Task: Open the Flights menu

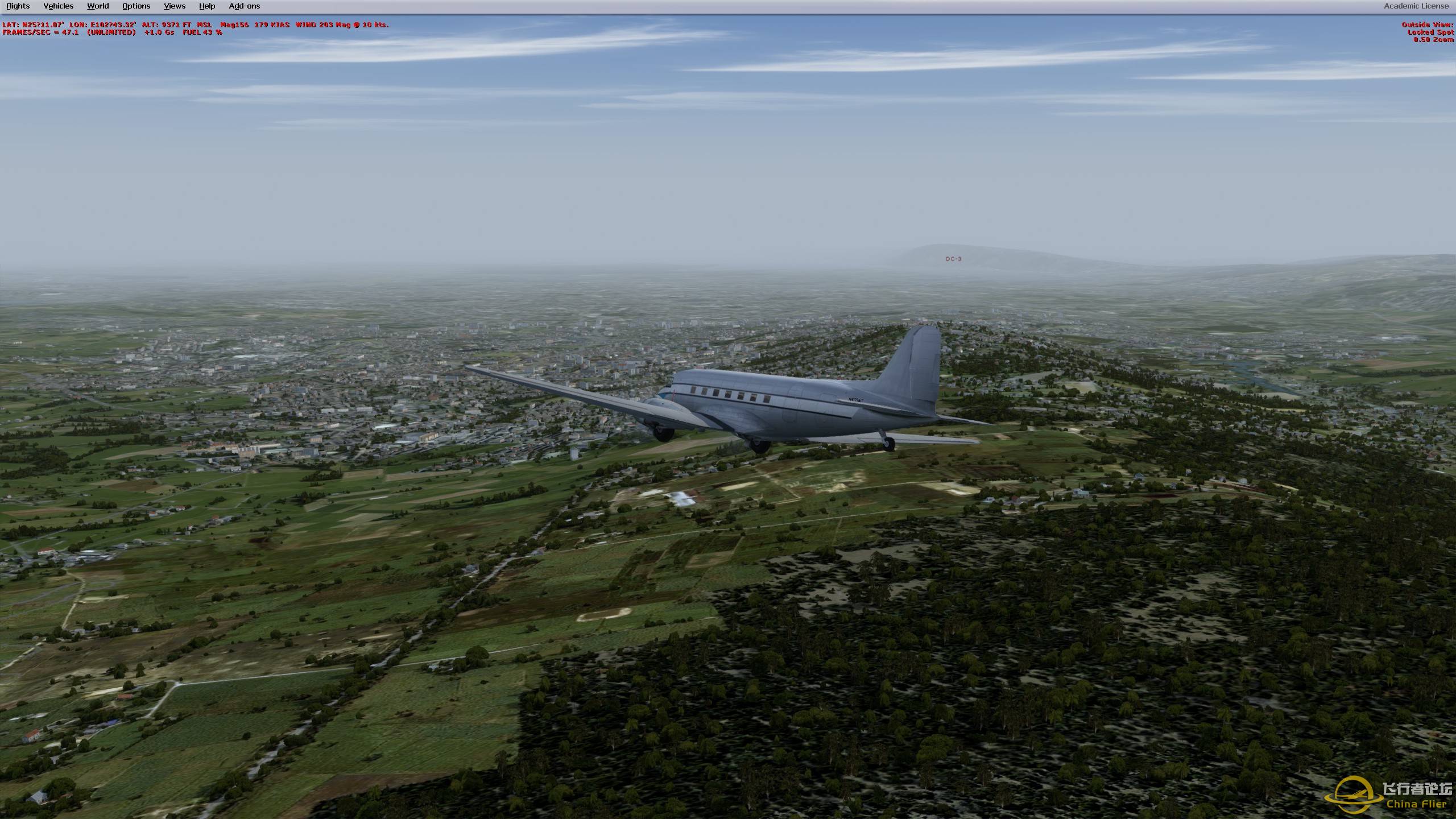Action: 18,6
